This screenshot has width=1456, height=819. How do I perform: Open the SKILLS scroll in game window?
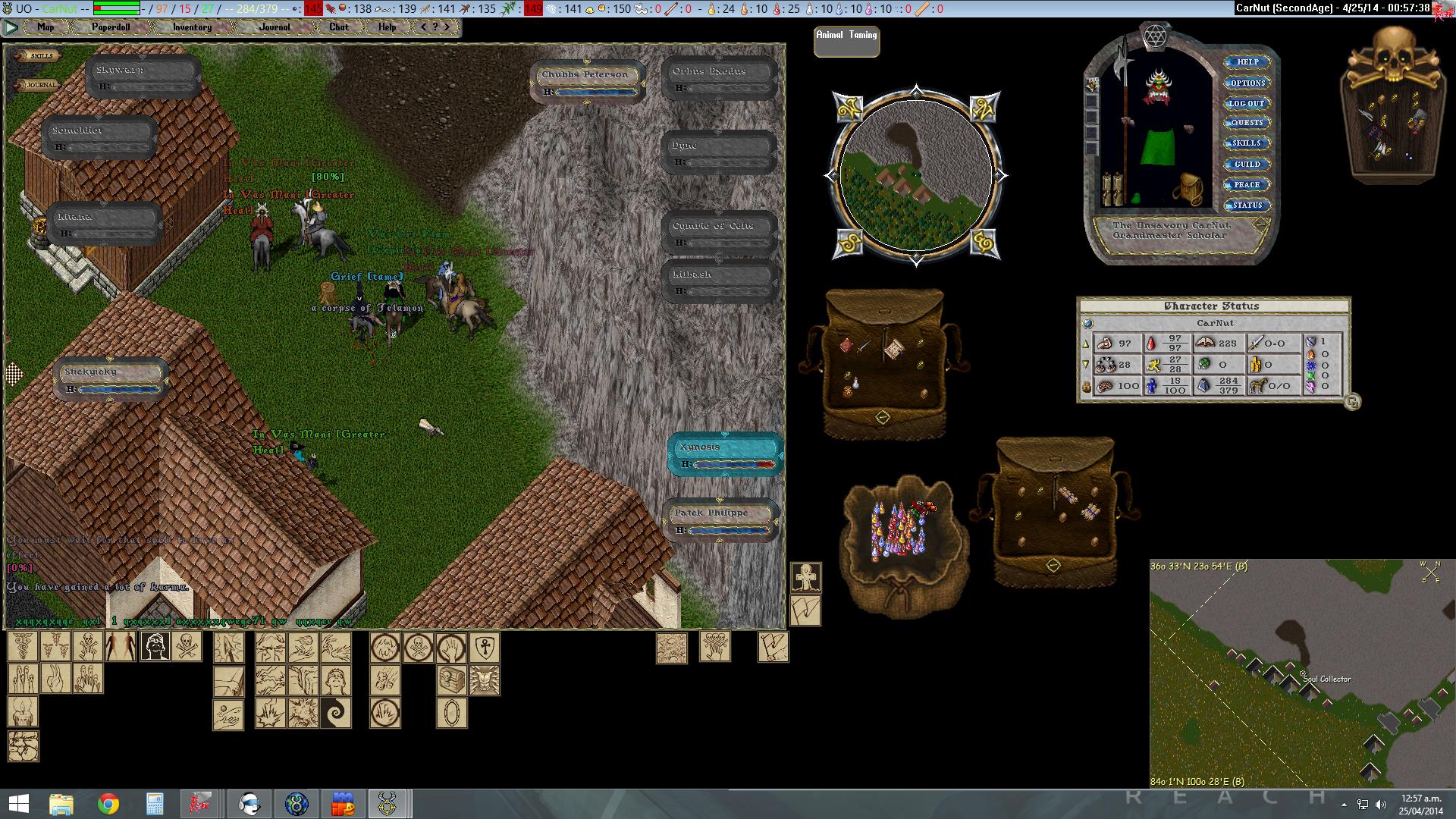point(40,56)
